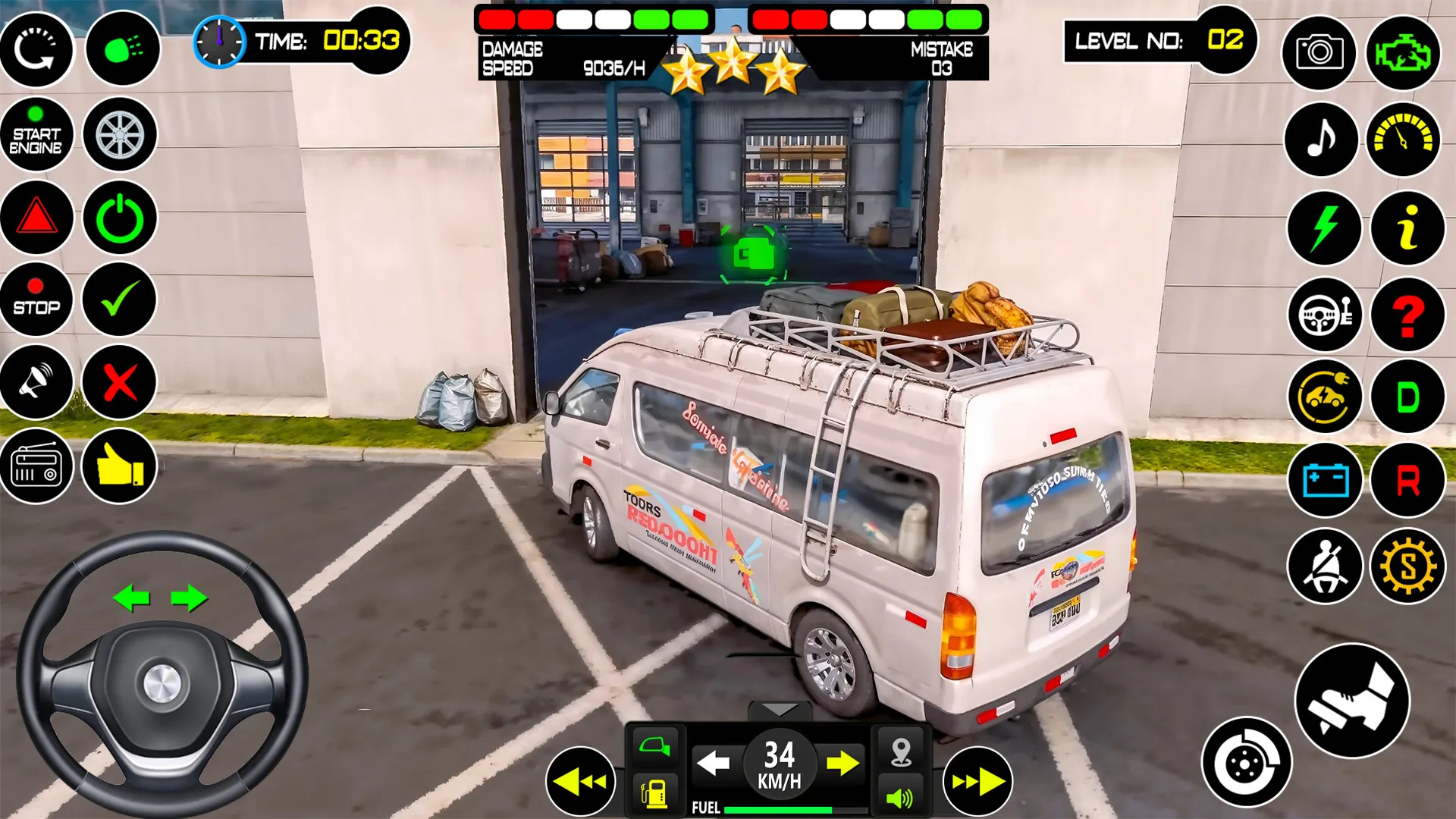Show help via red question mark
This screenshot has width=1456, height=819.
click(1407, 314)
